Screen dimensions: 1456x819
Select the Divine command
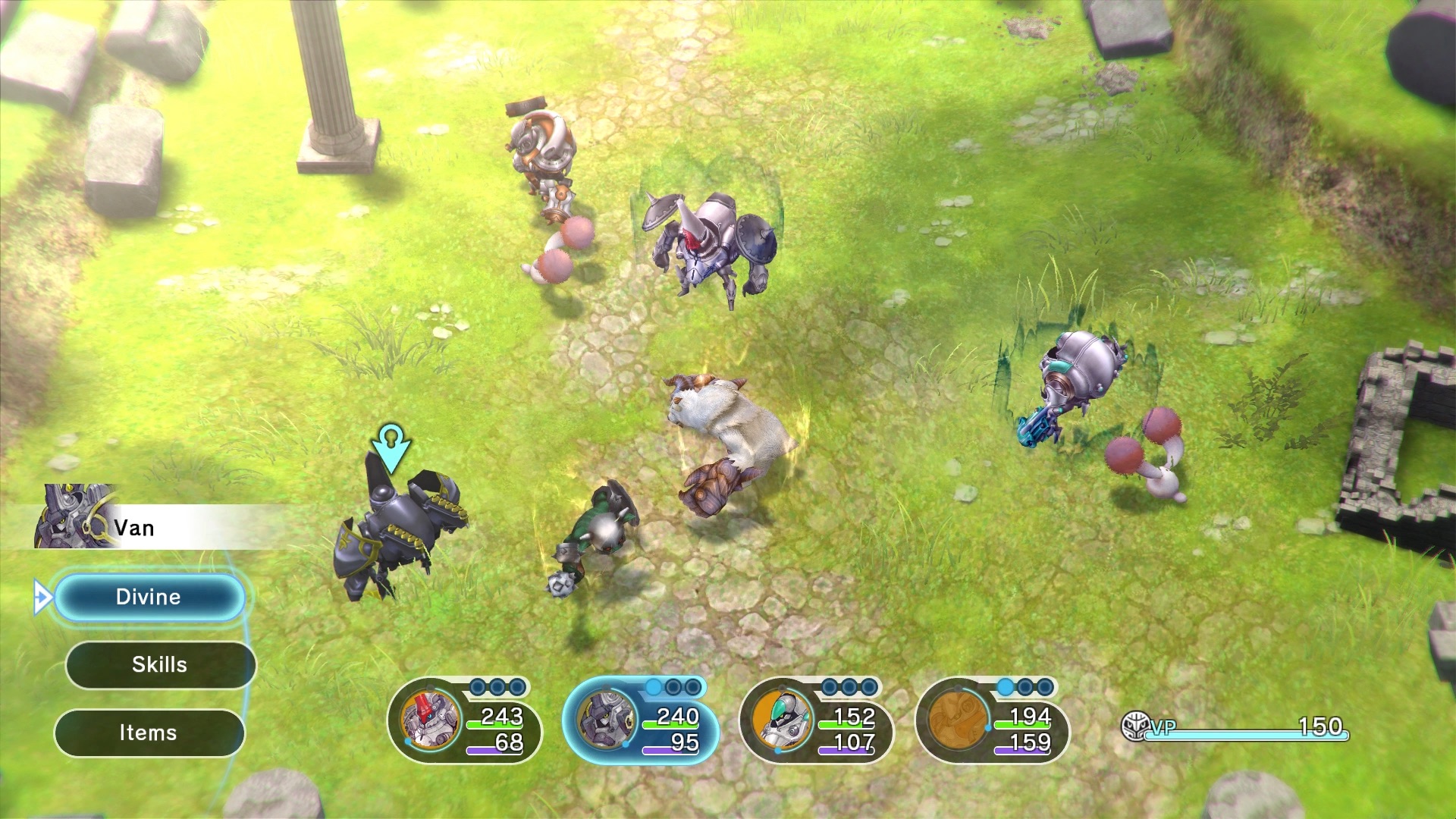click(149, 597)
